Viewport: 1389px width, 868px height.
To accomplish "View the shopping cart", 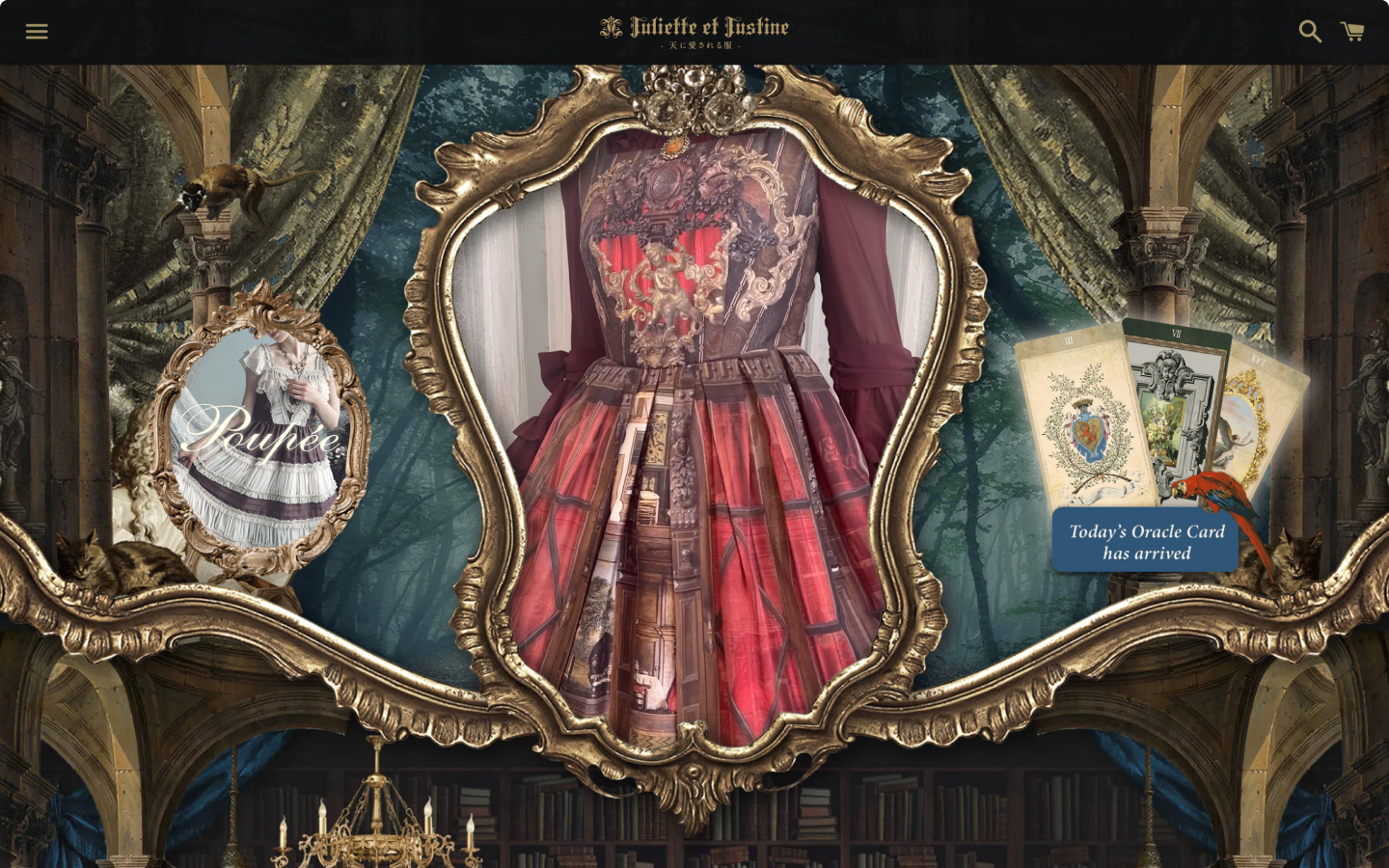I will (1353, 32).
